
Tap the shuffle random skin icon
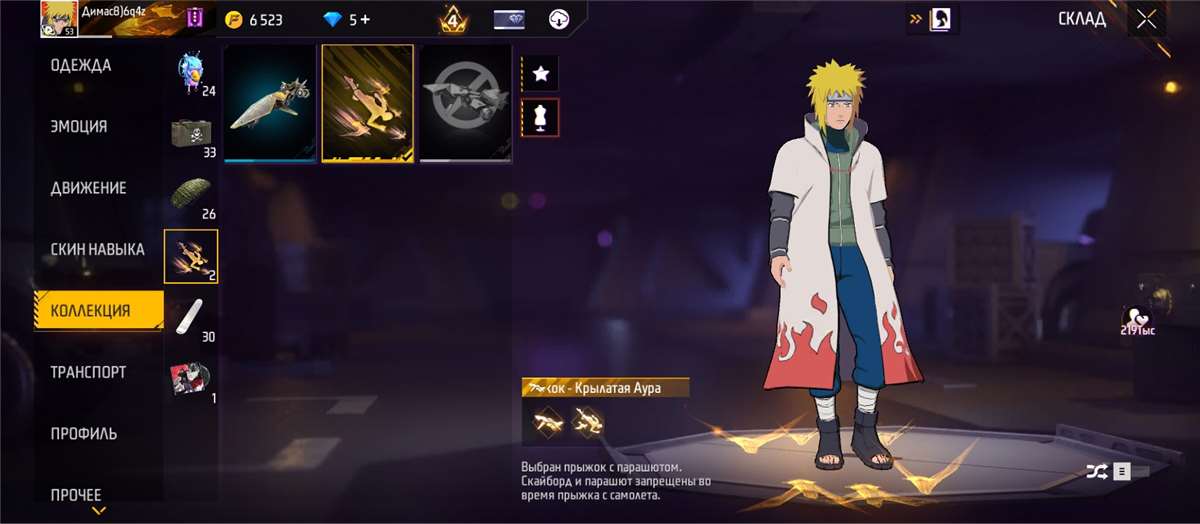(x=1096, y=471)
